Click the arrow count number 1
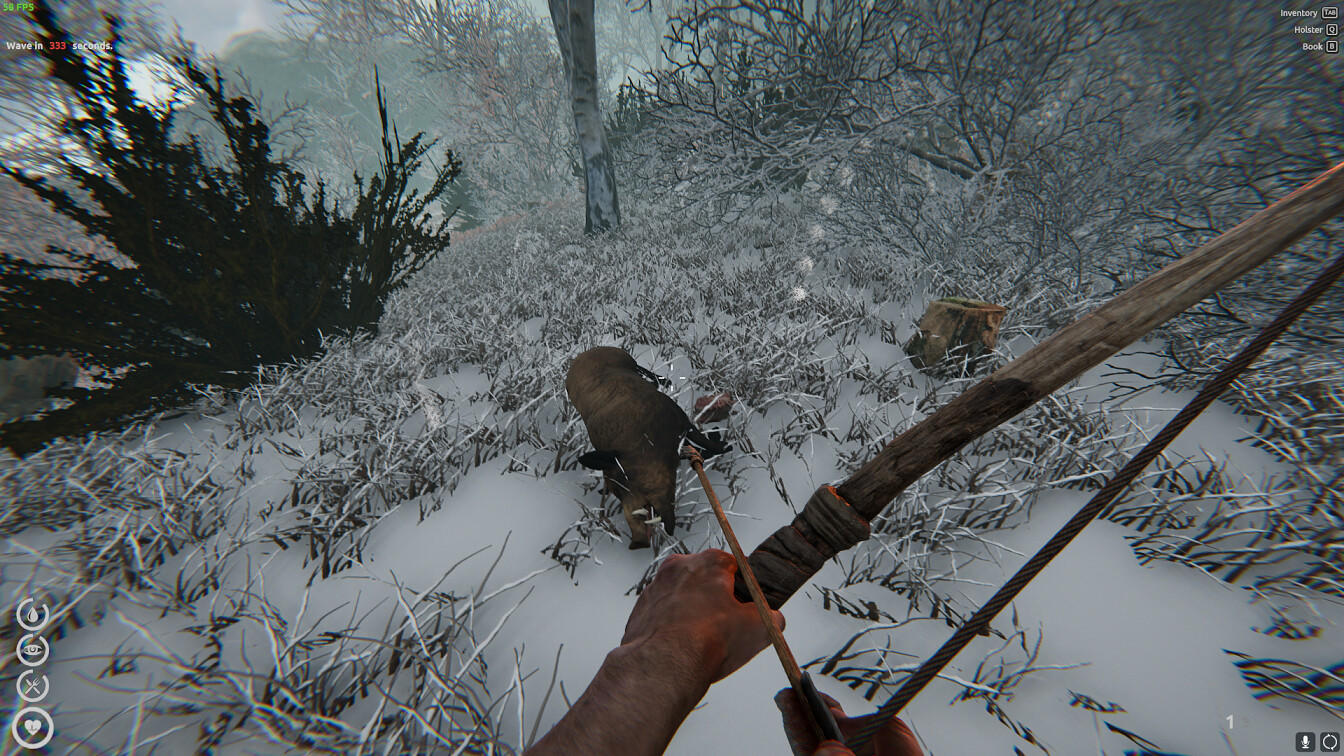 [1229, 720]
